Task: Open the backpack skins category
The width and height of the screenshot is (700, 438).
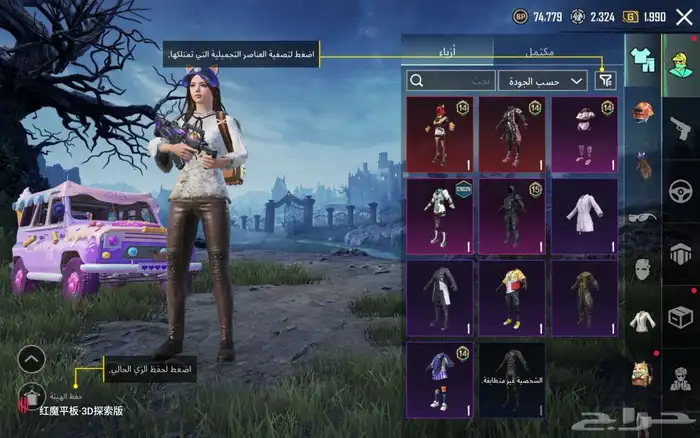Action: tap(641, 374)
